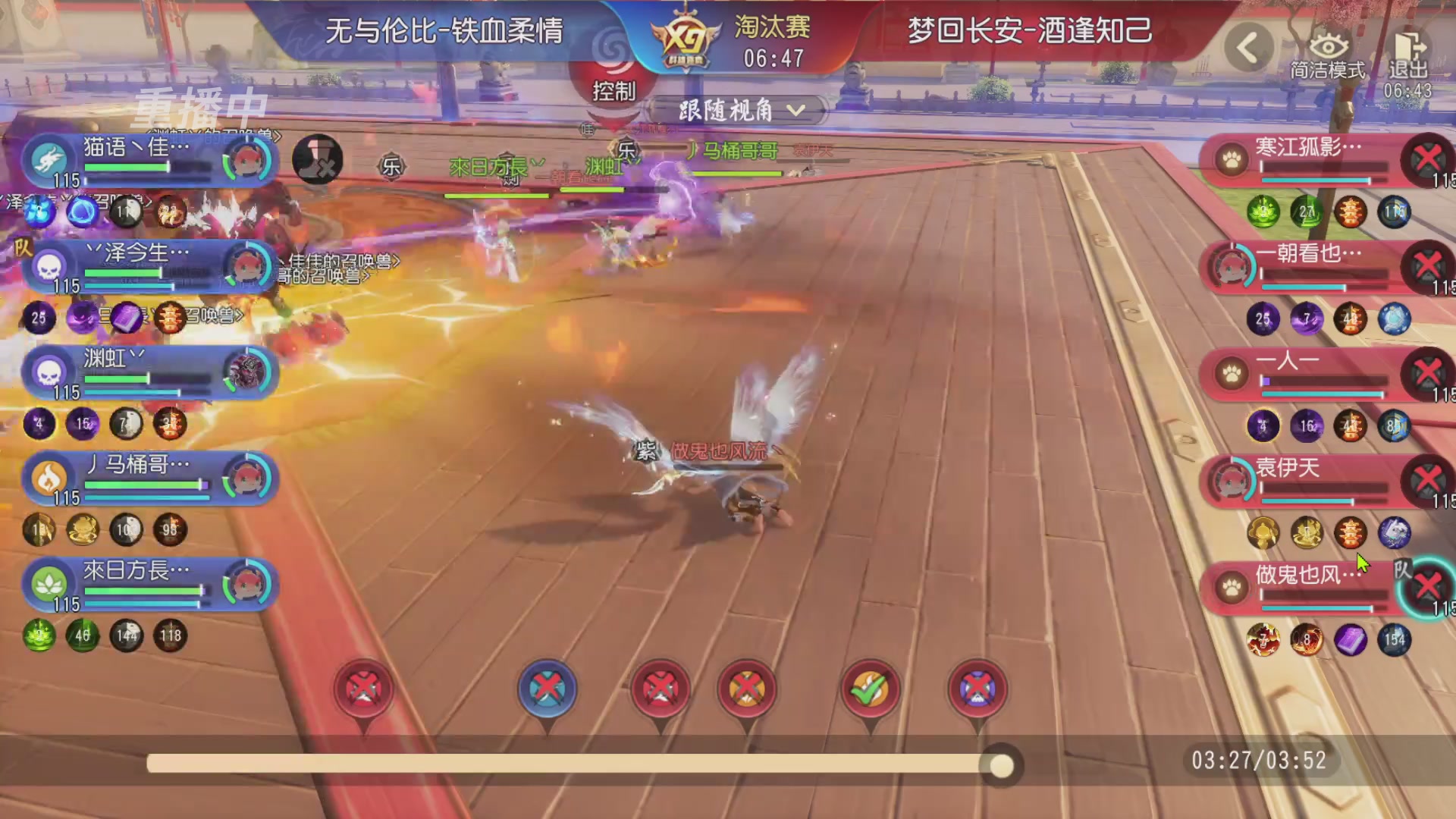Open the 跟随视角 camera dropdown
This screenshot has width=1456, height=819.
pos(739,111)
